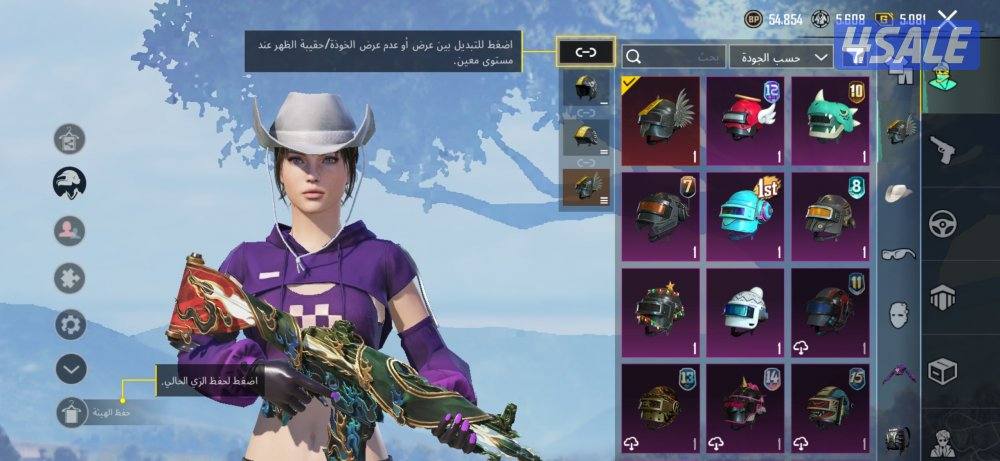Select the helmet with badge number 7

click(x=661, y=213)
